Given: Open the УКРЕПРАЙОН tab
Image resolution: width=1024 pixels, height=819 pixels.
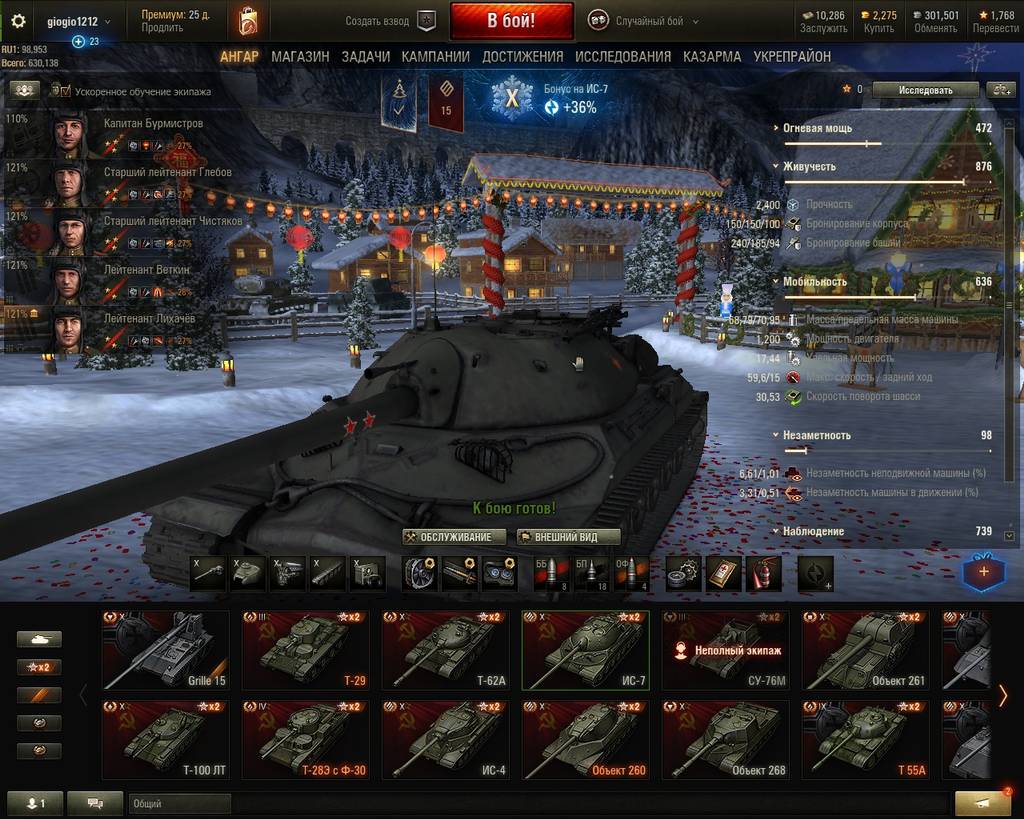Looking at the screenshot, I should point(792,57).
